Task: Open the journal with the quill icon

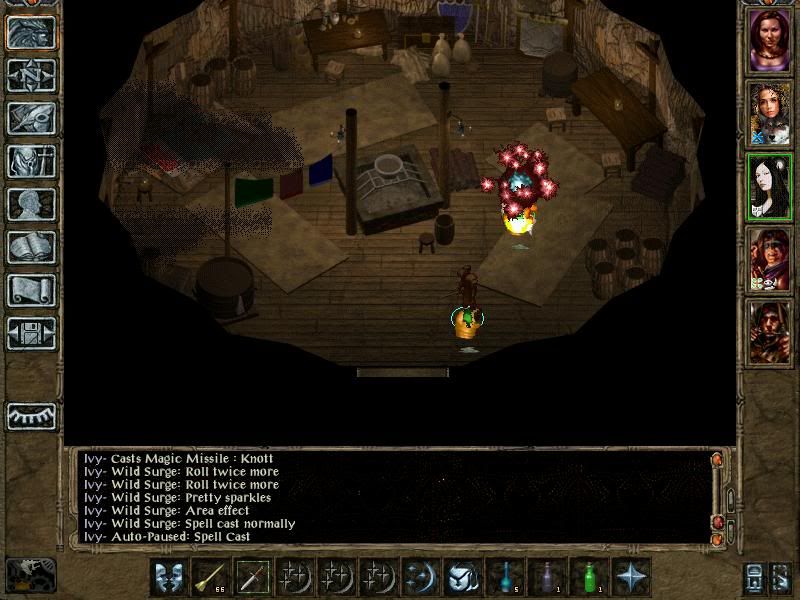Action: (x=31, y=117)
